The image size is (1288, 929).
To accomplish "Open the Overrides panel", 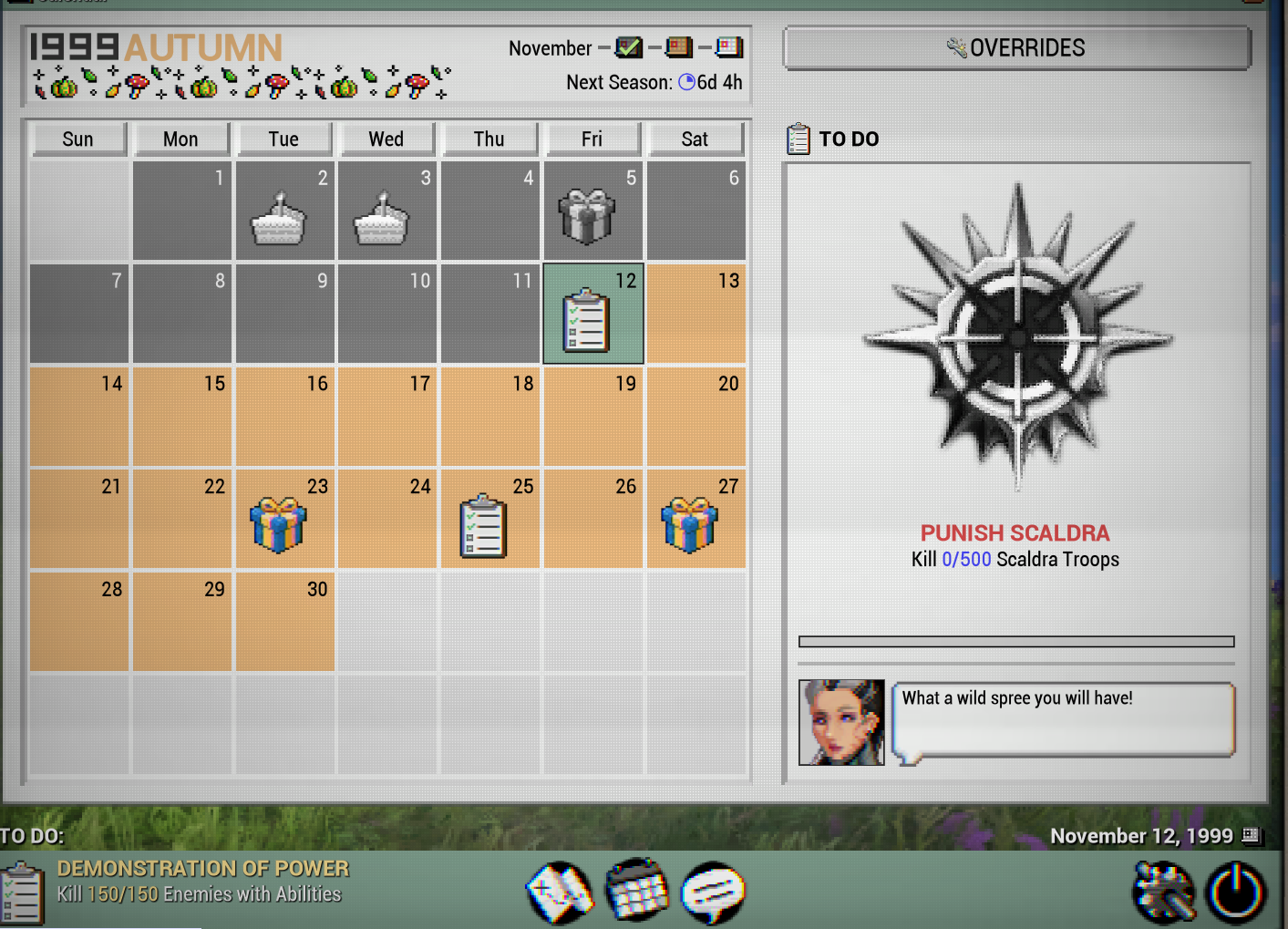I will [x=1016, y=48].
